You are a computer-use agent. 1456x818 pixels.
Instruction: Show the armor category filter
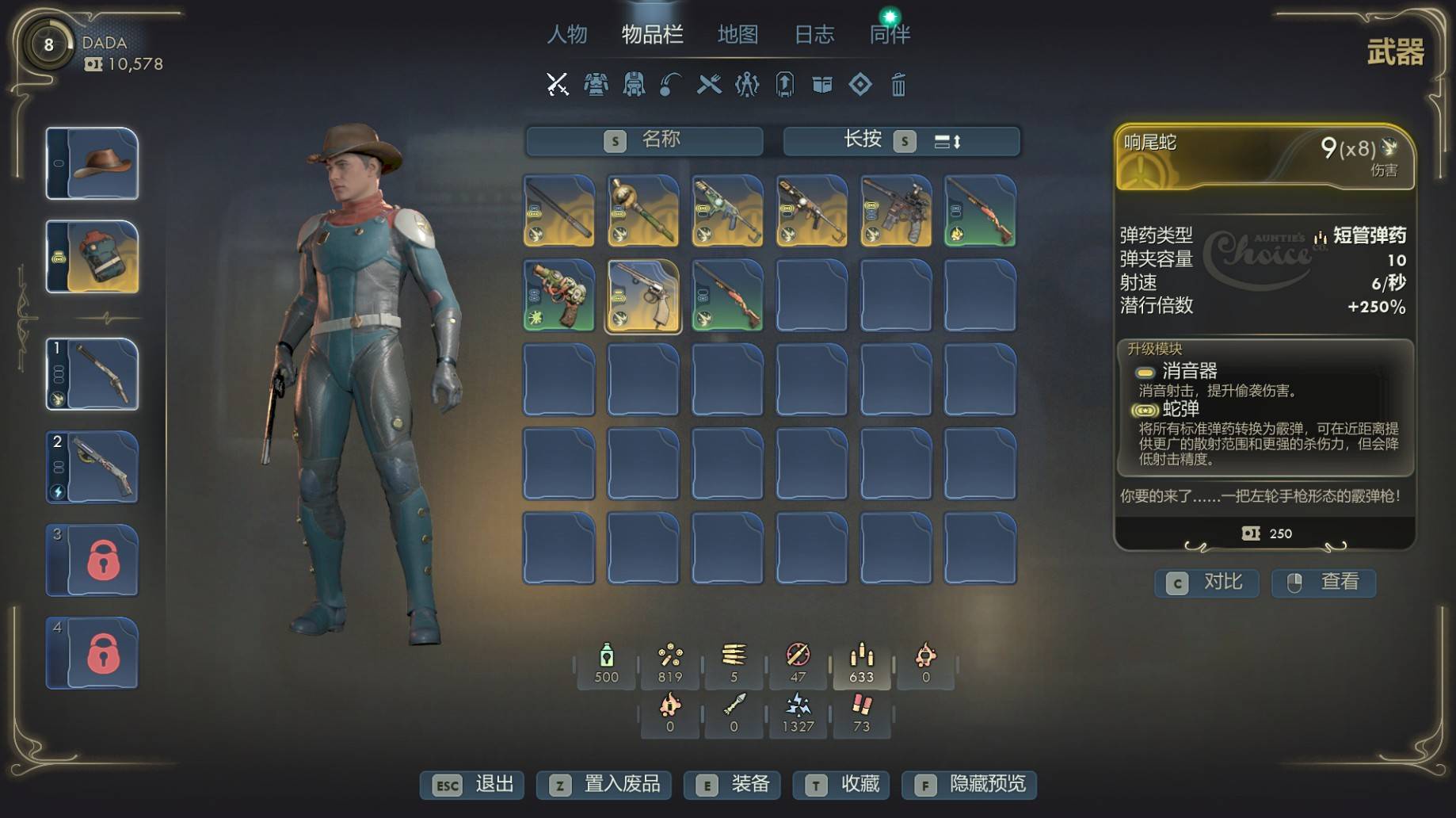[x=596, y=84]
